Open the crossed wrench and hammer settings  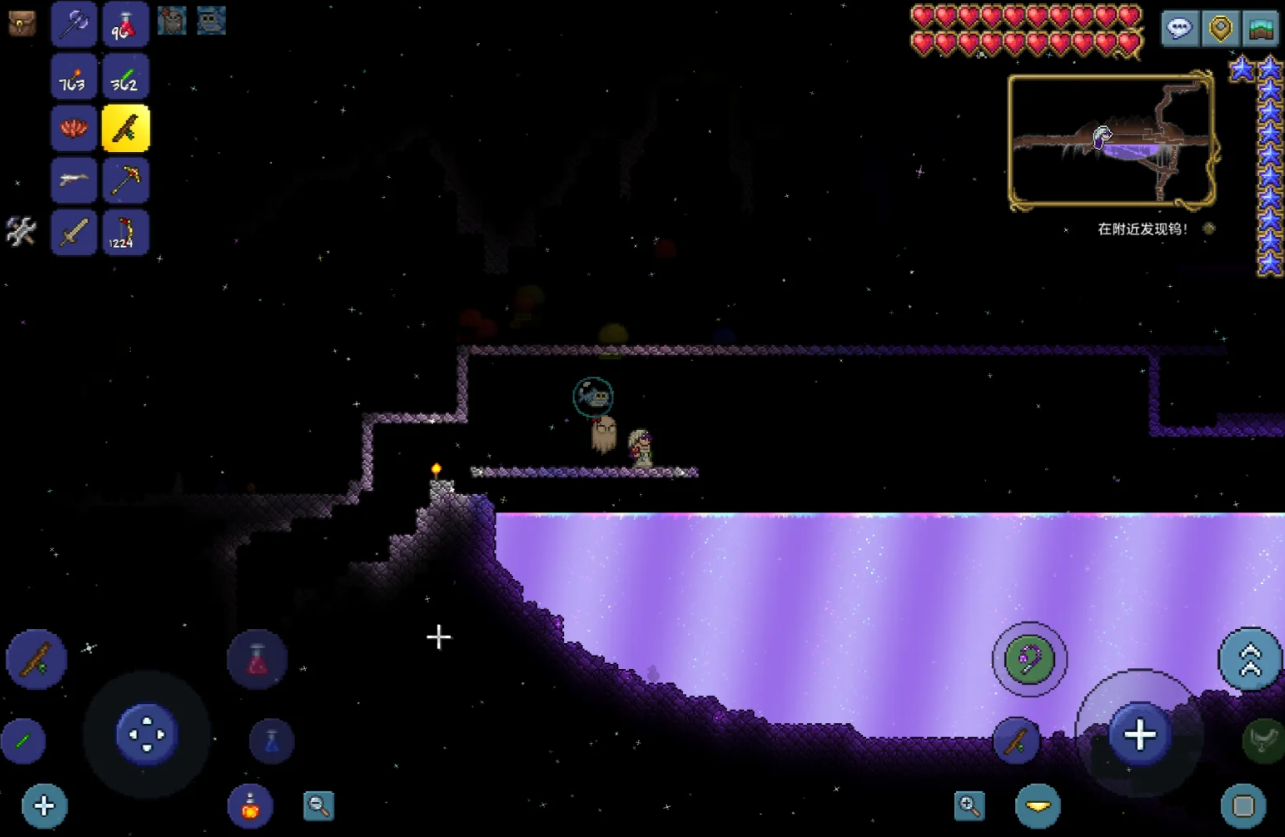point(21,231)
